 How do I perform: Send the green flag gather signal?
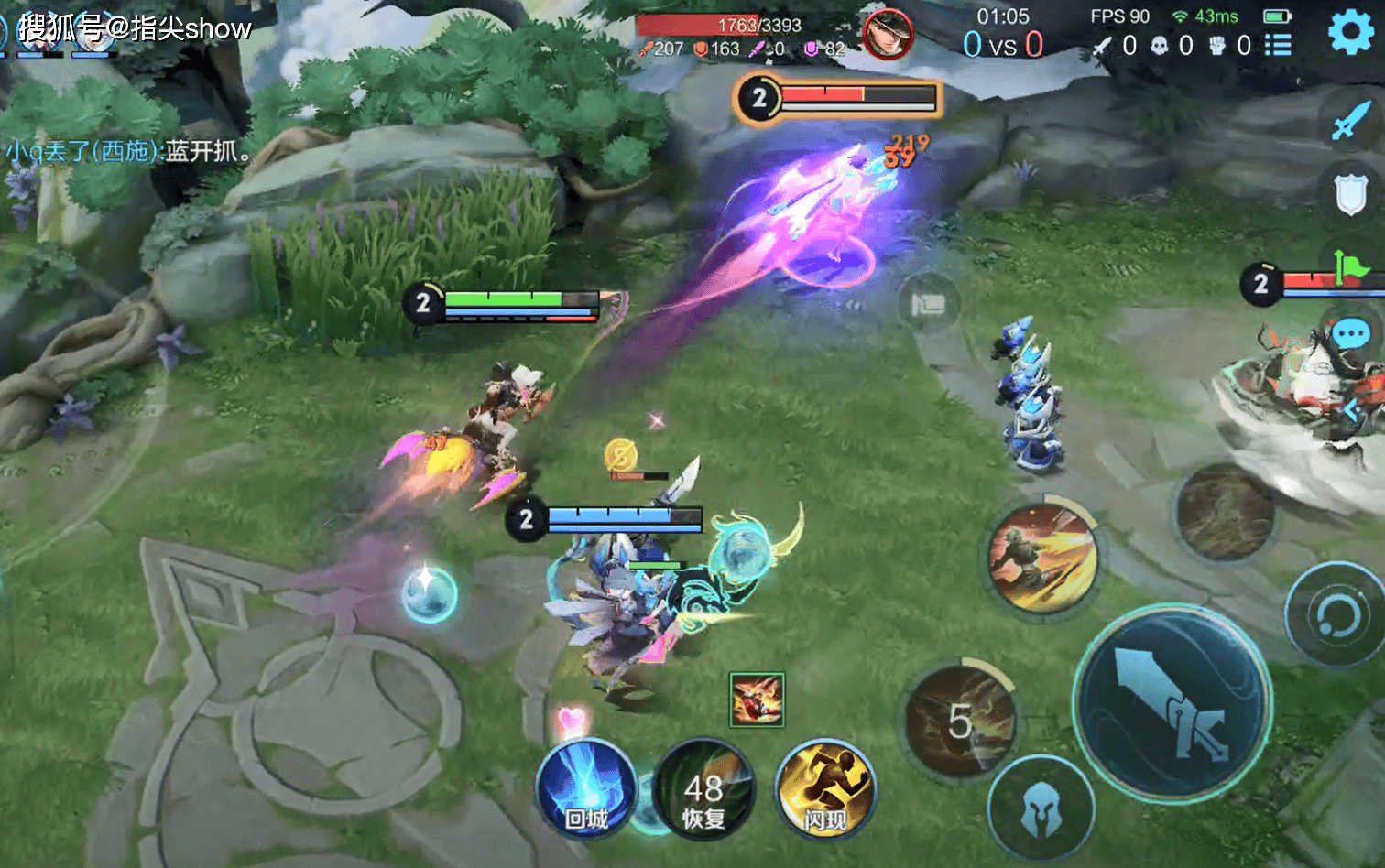pyautogui.click(x=1350, y=267)
